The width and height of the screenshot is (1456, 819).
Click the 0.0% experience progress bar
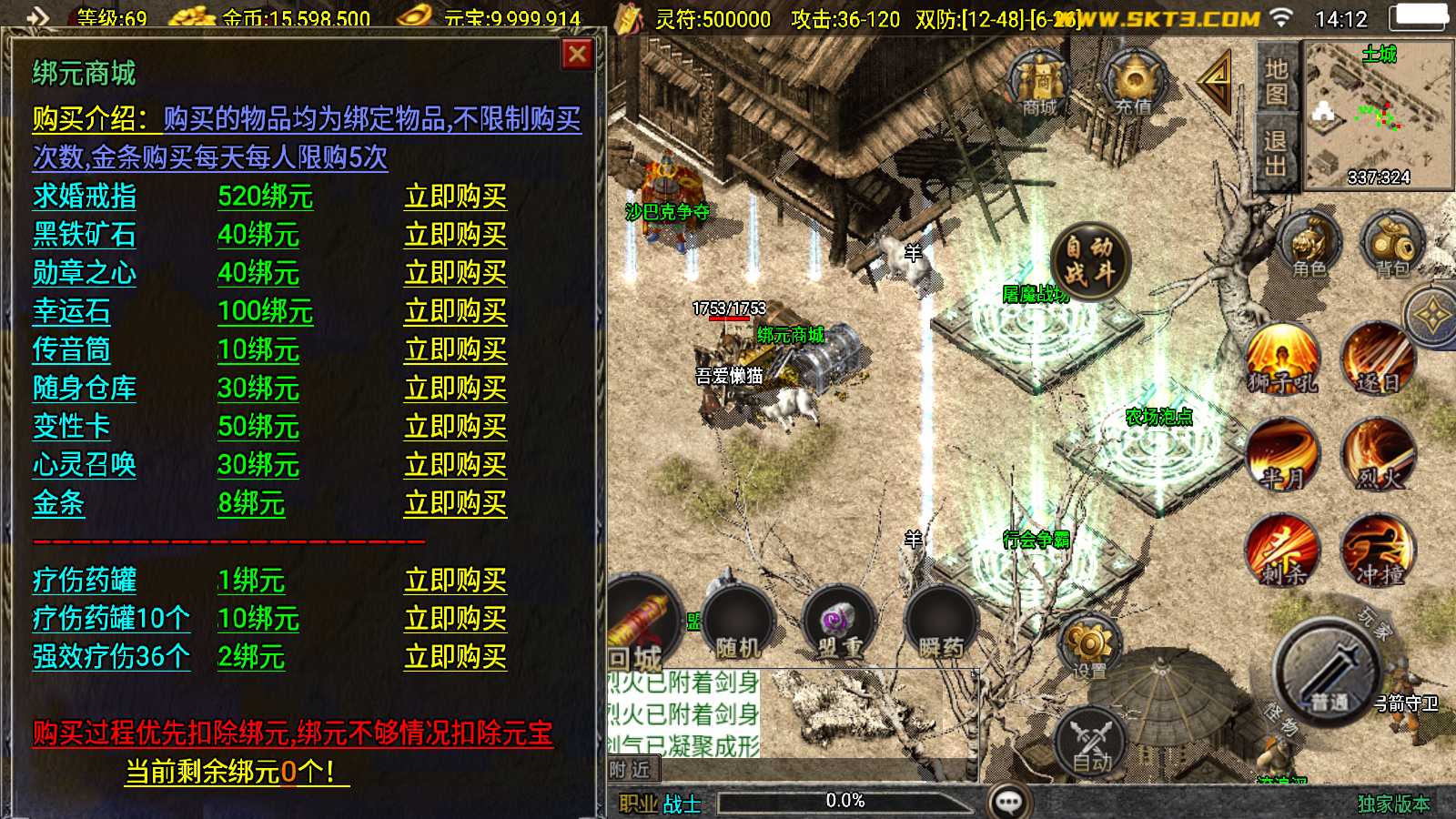click(846, 801)
